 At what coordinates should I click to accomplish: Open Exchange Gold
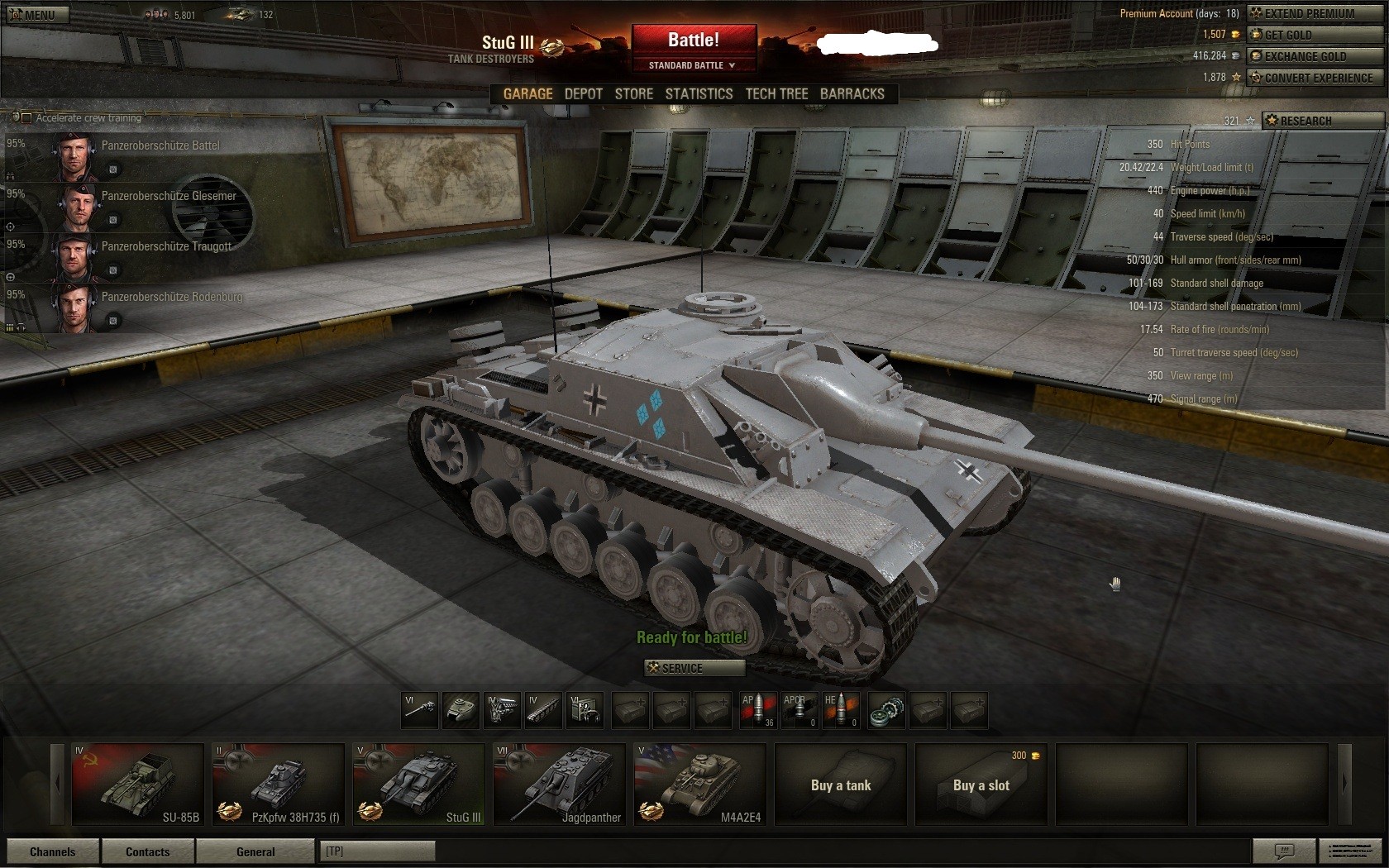(1315, 56)
